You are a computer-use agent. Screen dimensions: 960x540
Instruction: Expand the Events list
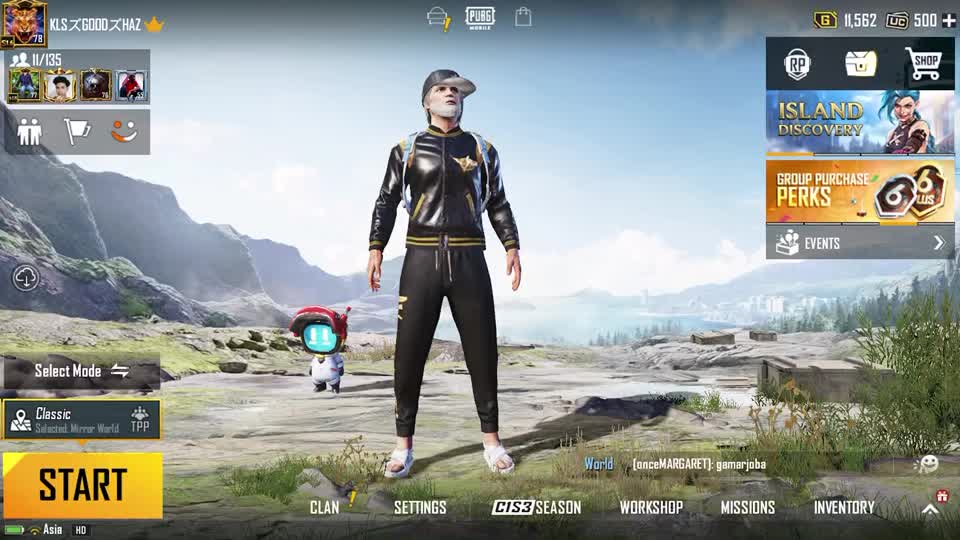click(860, 243)
